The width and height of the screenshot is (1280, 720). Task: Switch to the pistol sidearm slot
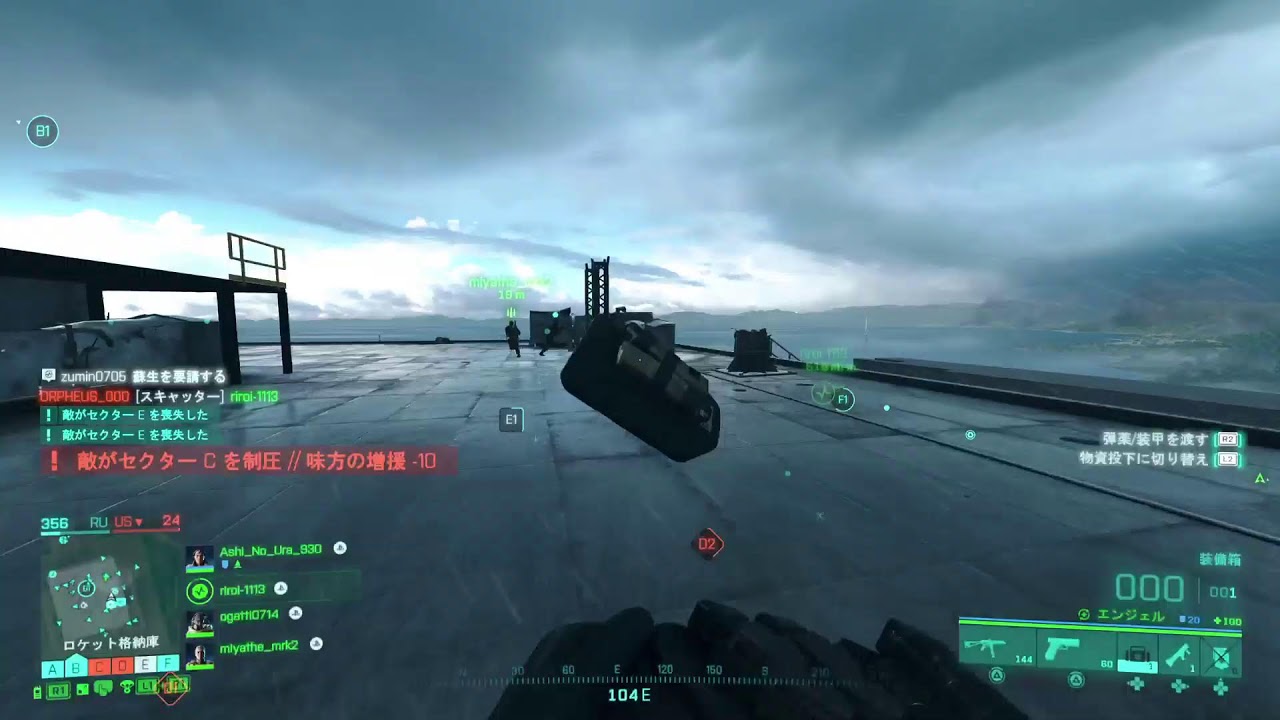tap(1064, 649)
